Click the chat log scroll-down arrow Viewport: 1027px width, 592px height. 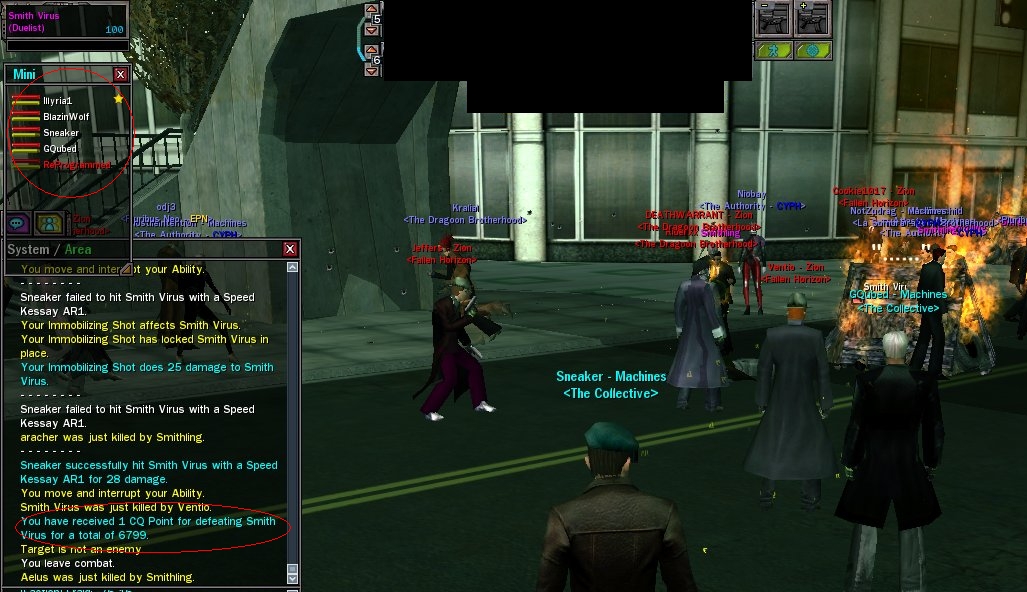292,578
